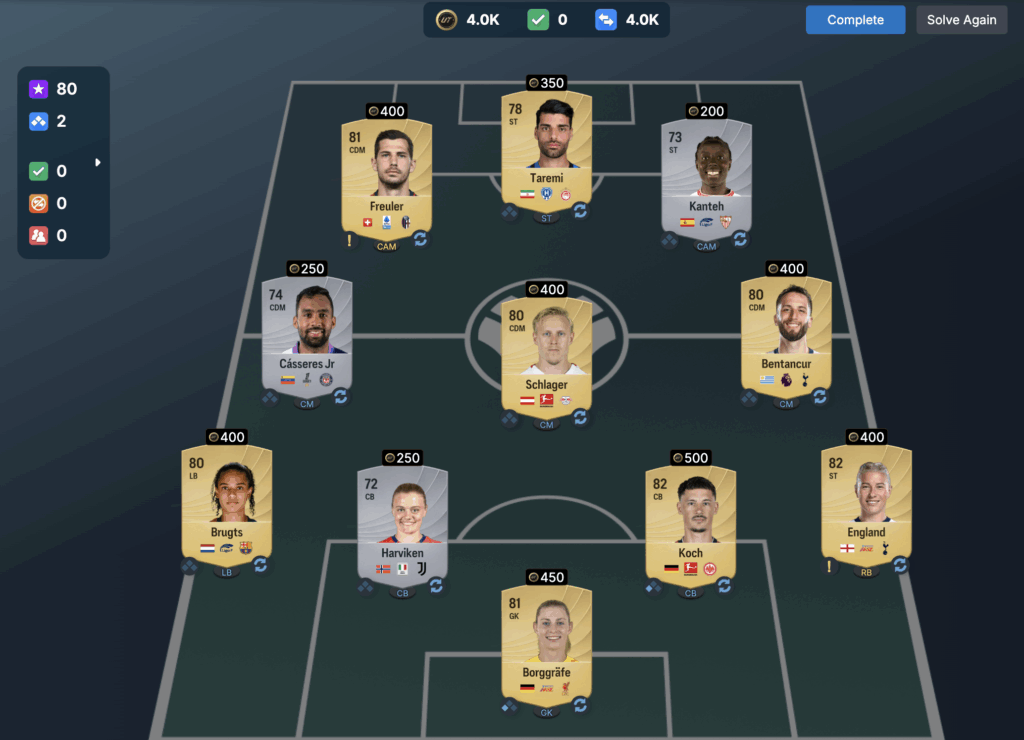Swap out Koch using his refresh icon
The image size is (1024, 740).
[724, 585]
